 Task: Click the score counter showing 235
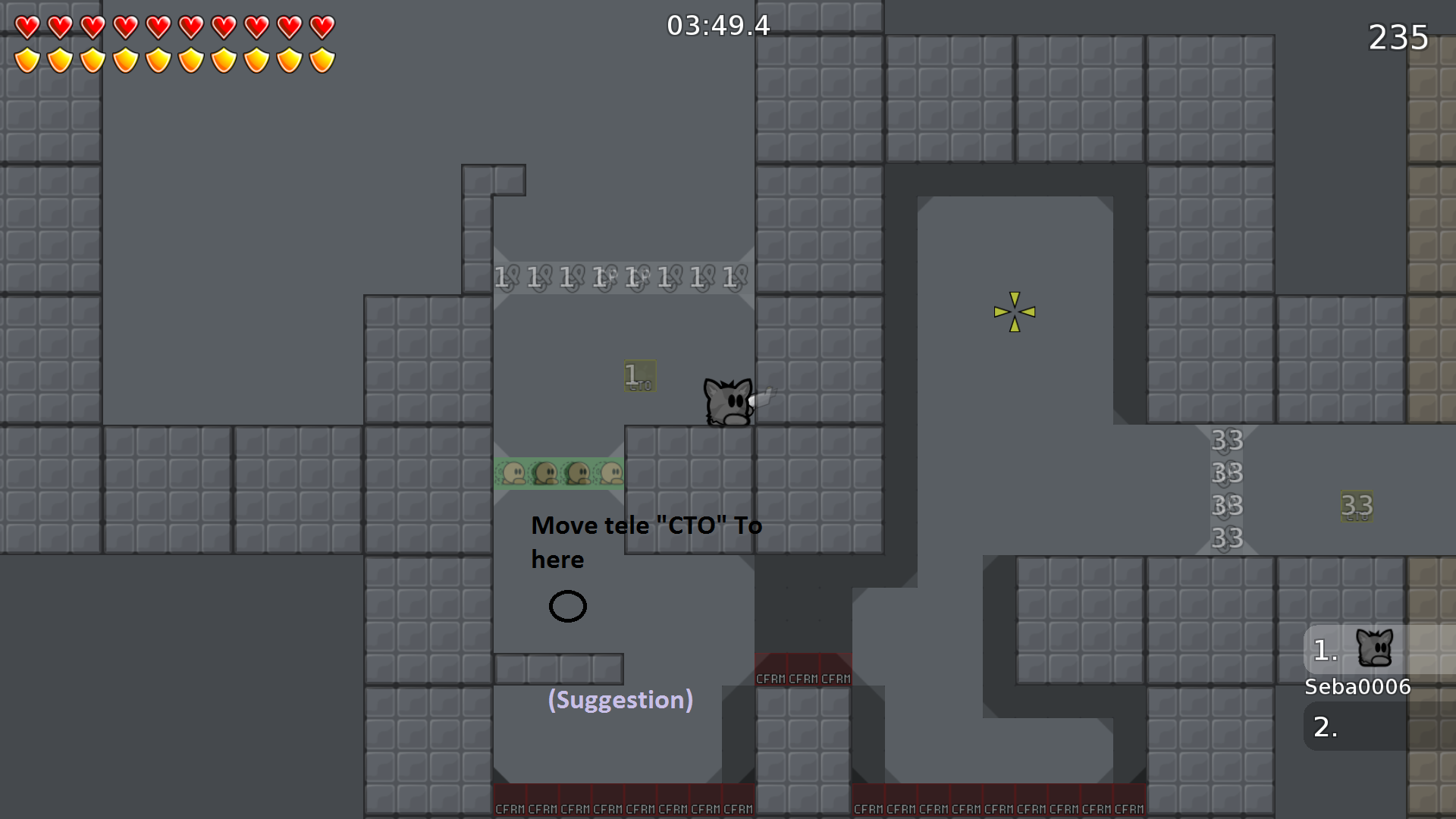(x=1398, y=37)
